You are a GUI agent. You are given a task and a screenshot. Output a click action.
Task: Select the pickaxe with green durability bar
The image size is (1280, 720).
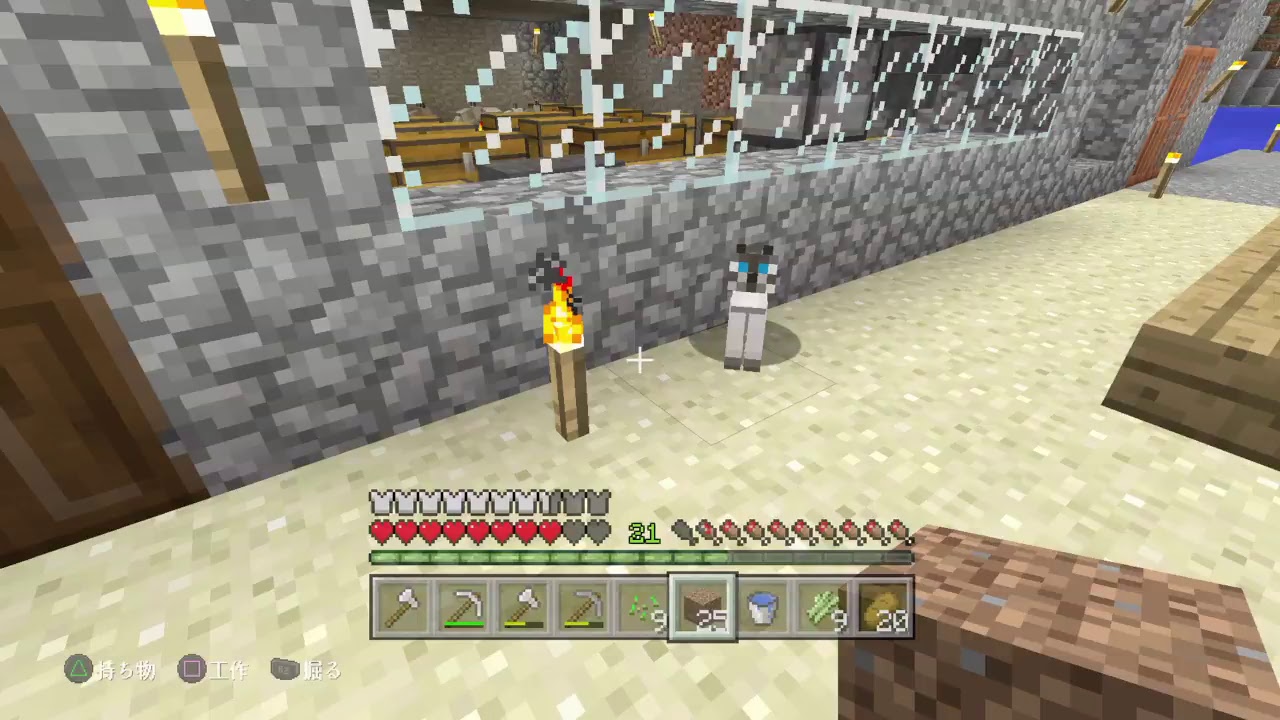pyautogui.click(x=463, y=605)
